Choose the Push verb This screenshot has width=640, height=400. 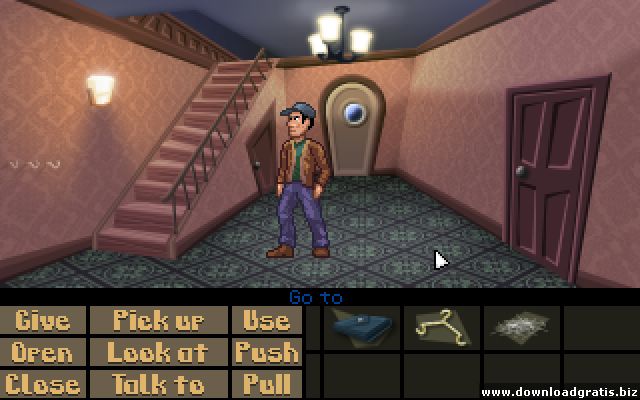(x=266, y=352)
